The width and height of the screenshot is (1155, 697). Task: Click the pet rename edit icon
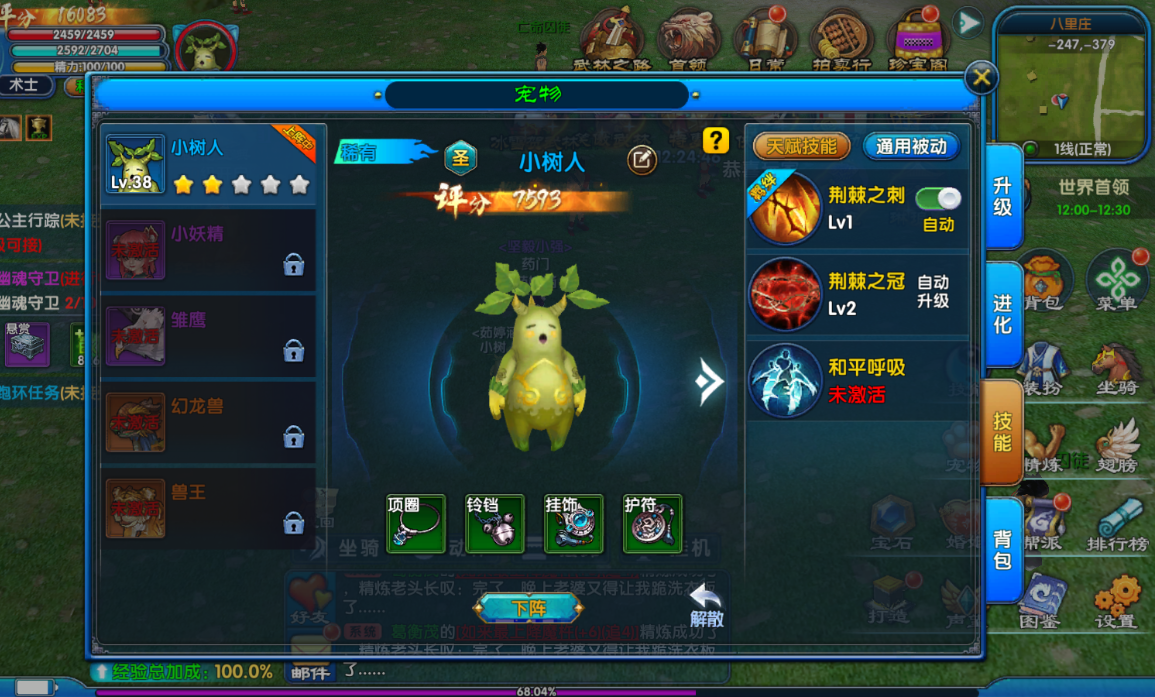642,160
